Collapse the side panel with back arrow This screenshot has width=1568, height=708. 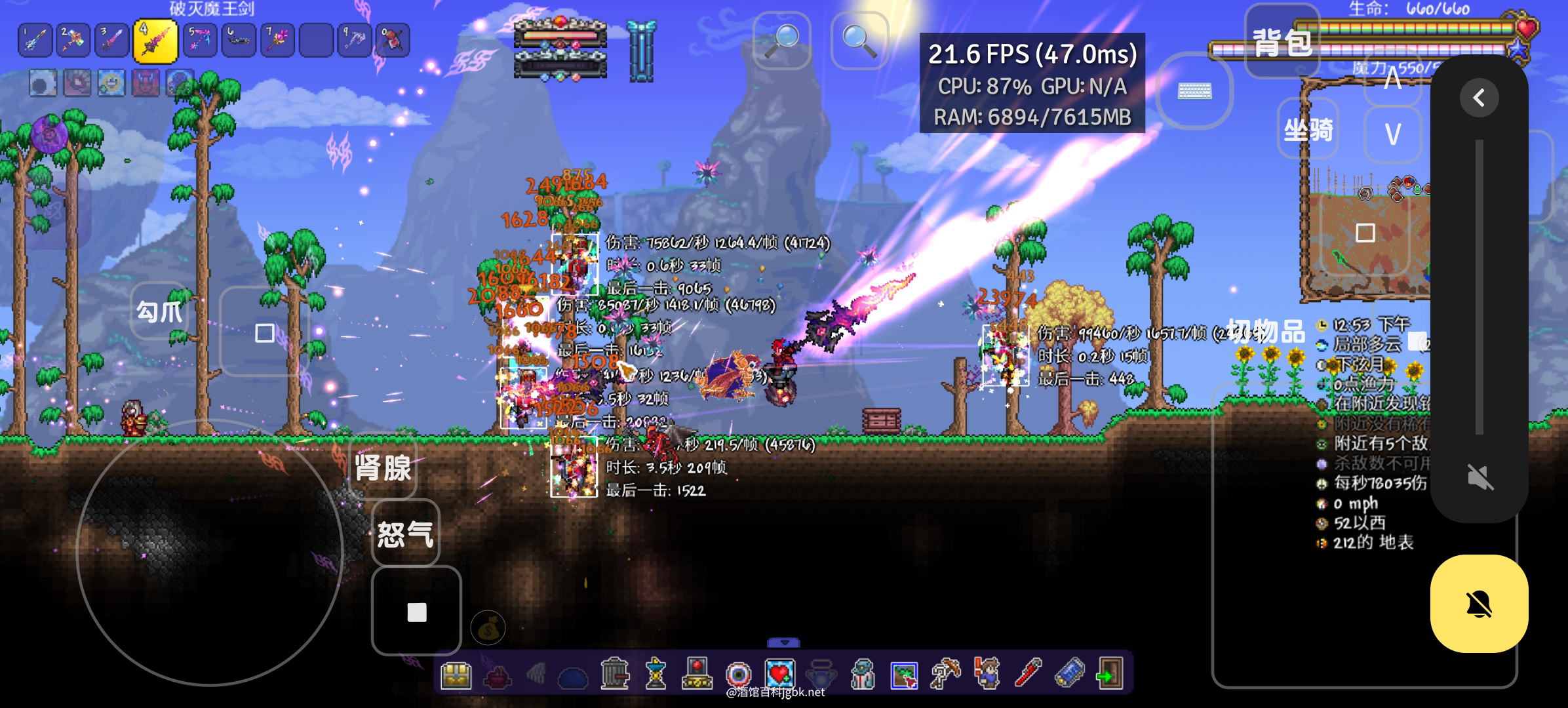1479,98
